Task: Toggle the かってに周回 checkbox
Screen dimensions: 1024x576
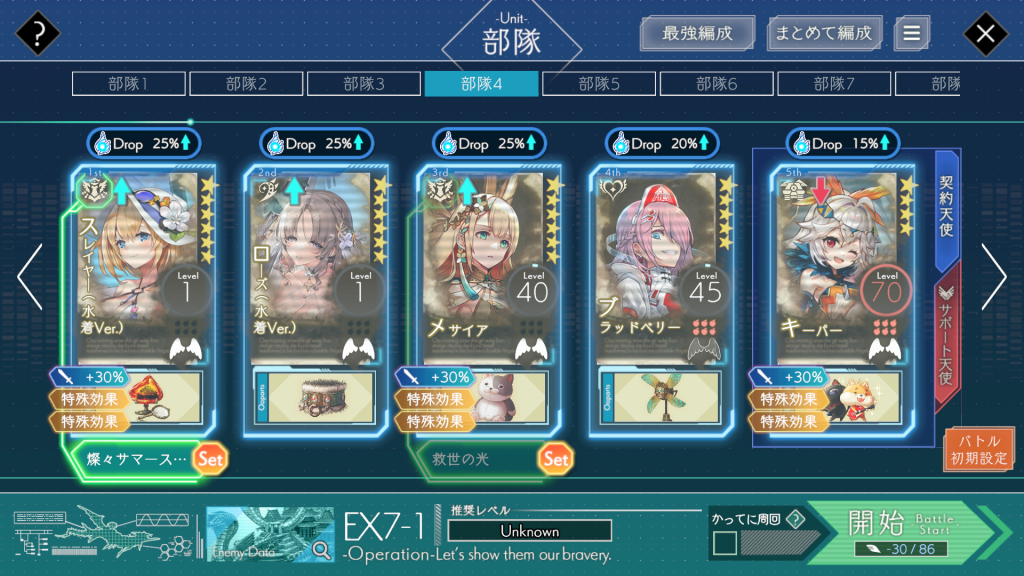Action: 725,544
